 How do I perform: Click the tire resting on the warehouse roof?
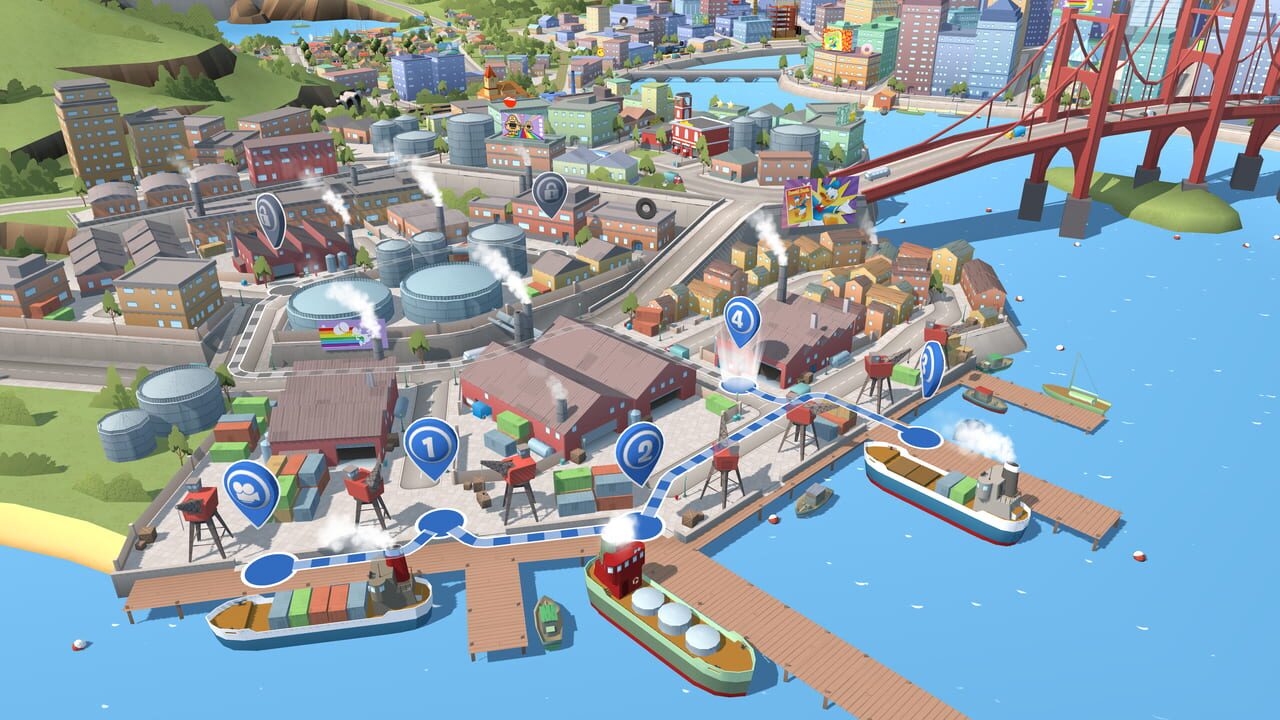[x=645, y=206]
